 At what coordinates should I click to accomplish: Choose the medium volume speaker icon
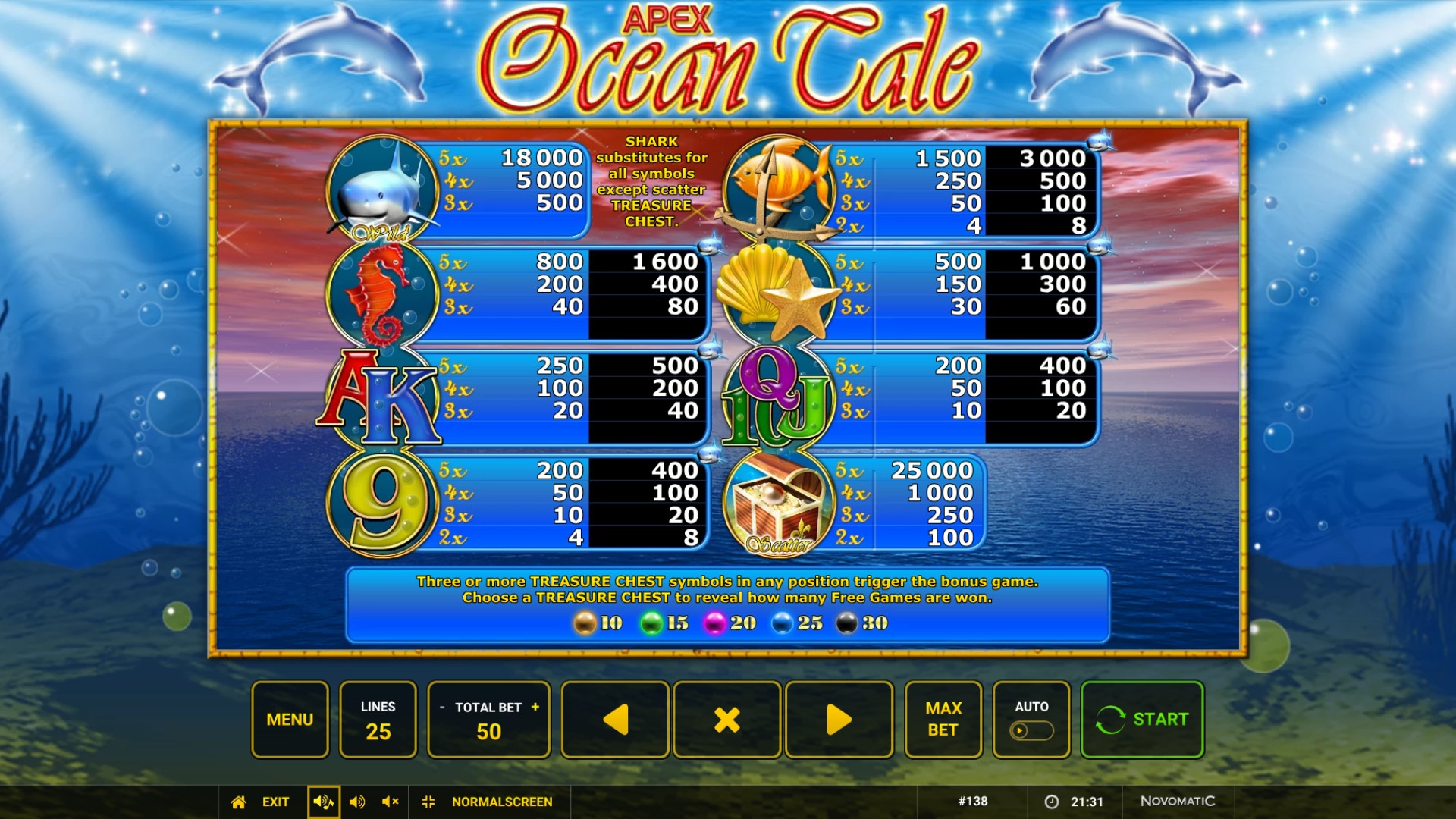[357, 802]
